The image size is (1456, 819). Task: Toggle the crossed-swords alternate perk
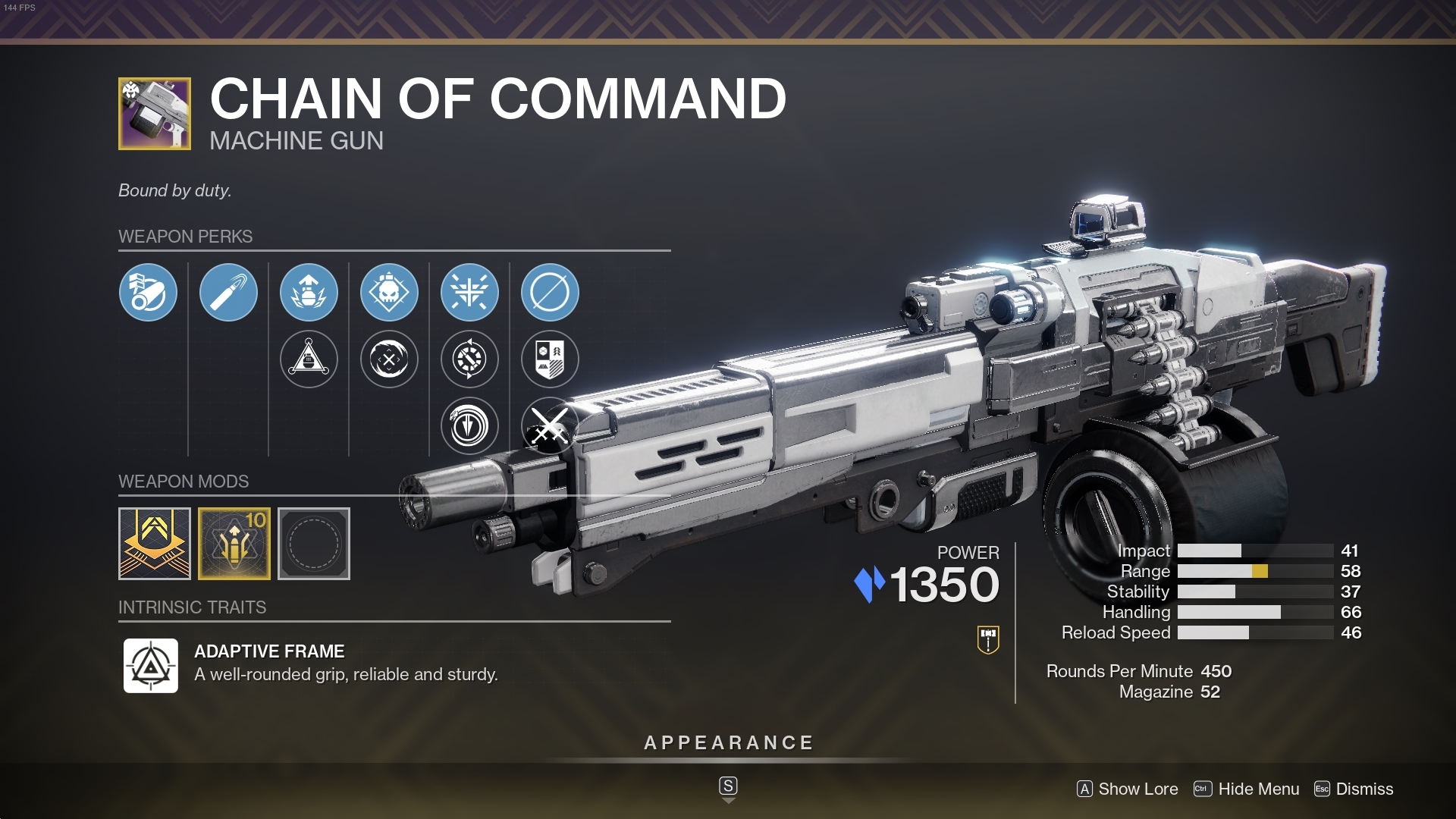tap(550, 425)
